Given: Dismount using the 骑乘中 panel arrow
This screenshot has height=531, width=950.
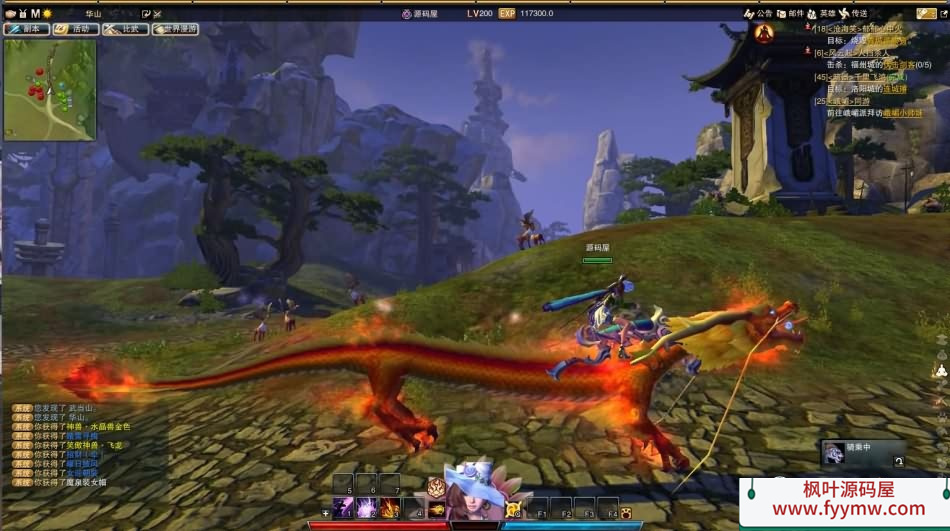Looking at the screenshot, I should pos(898,461).
